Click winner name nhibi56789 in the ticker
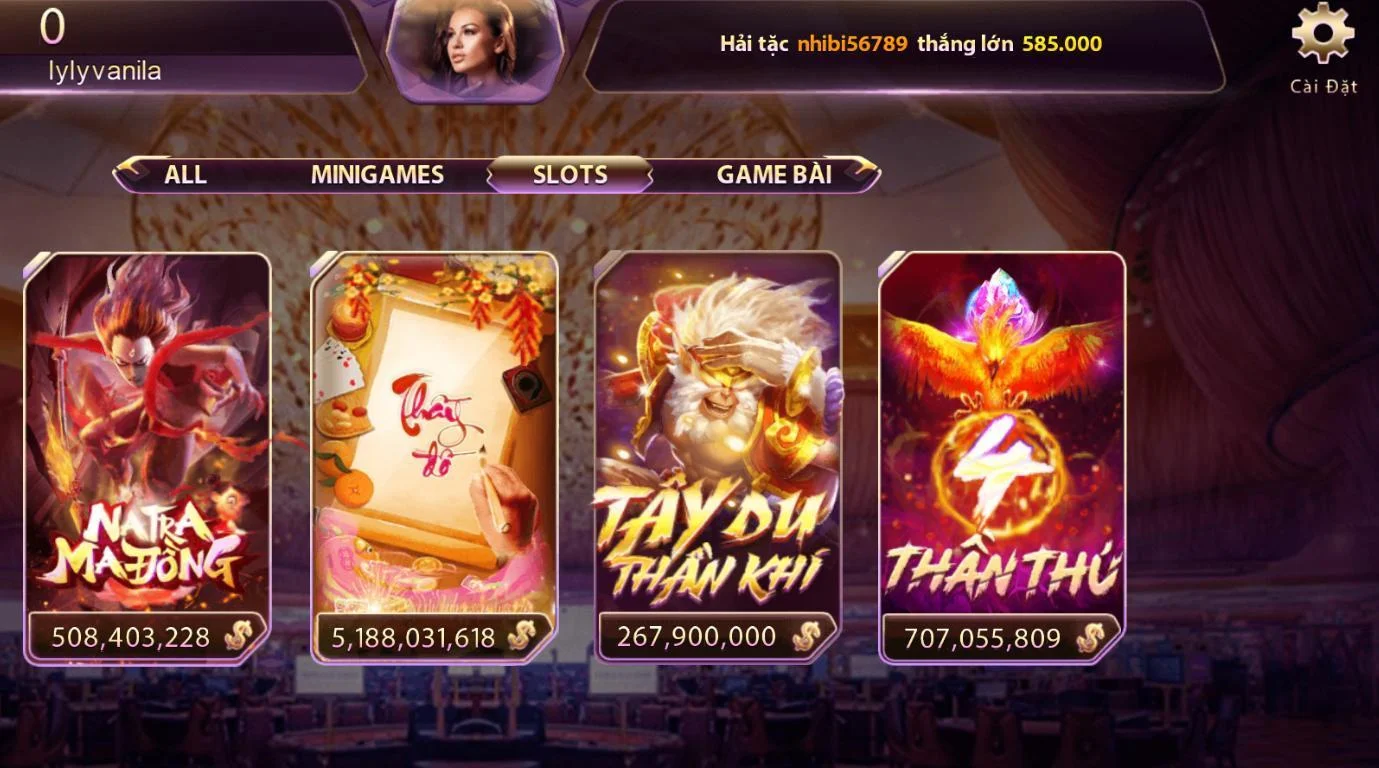 click(852, 44)
